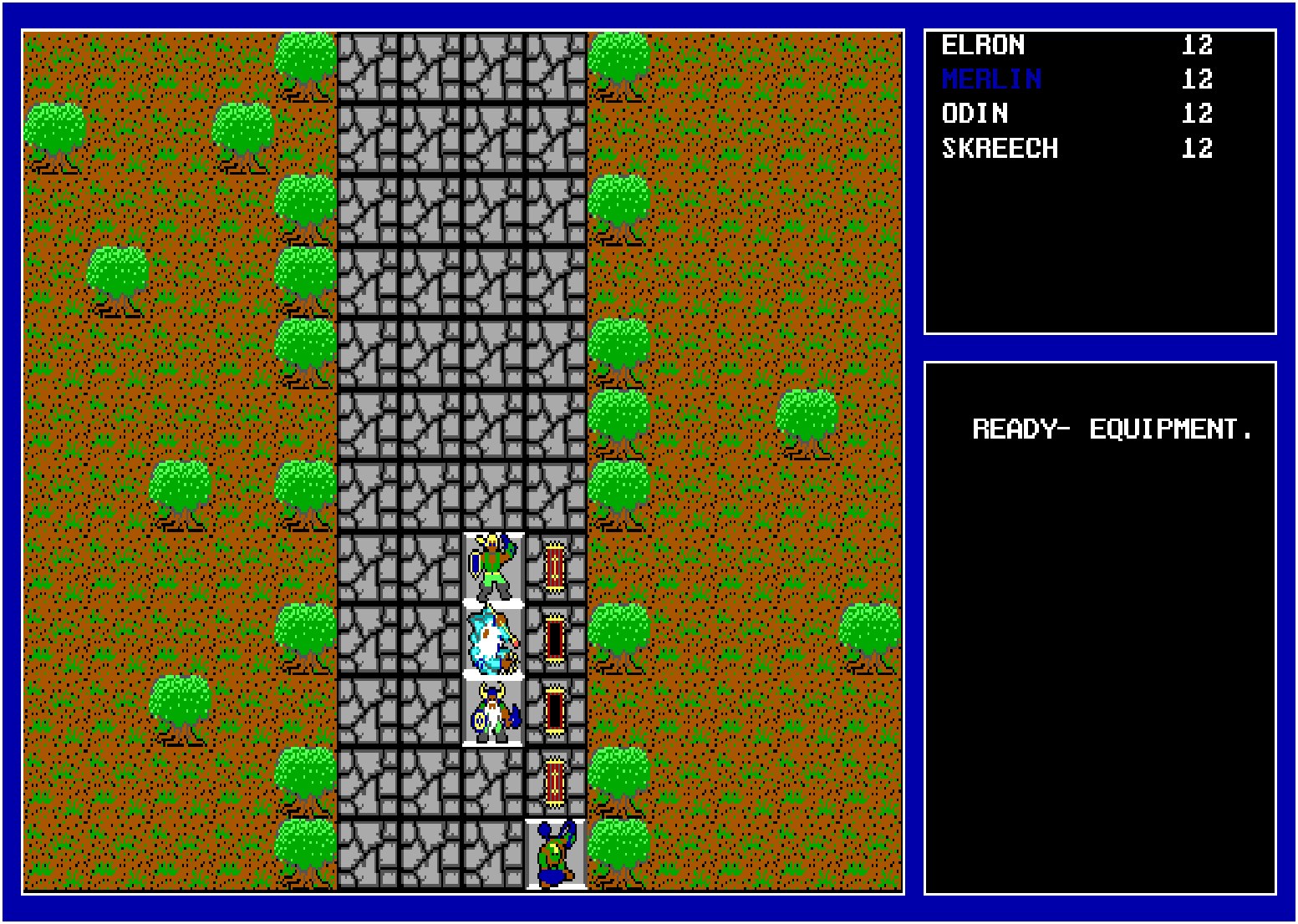Select the Elron ranger sprite on the wall

pos(491,568)
